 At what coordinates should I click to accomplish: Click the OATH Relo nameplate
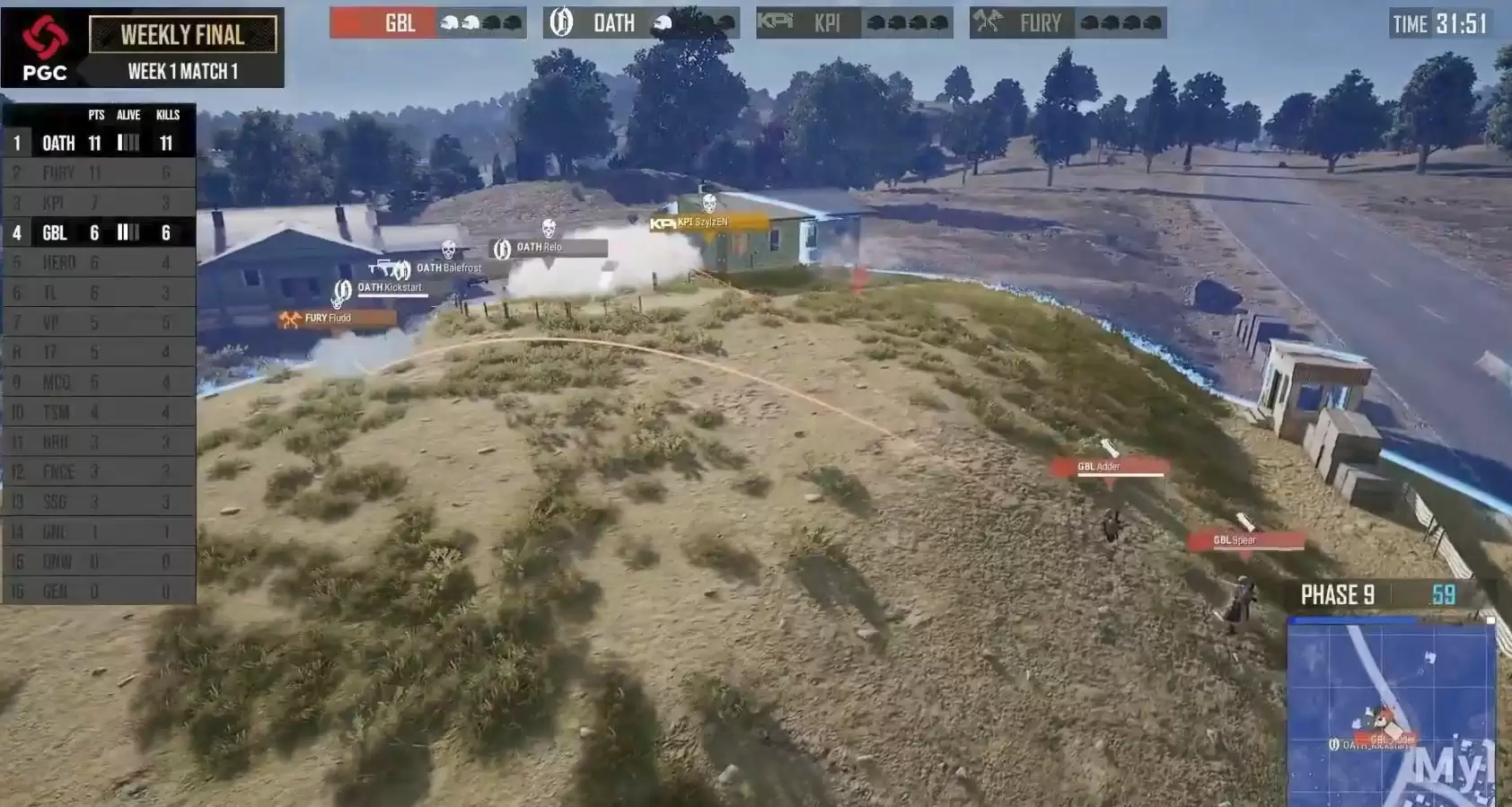tap(549, 248)
